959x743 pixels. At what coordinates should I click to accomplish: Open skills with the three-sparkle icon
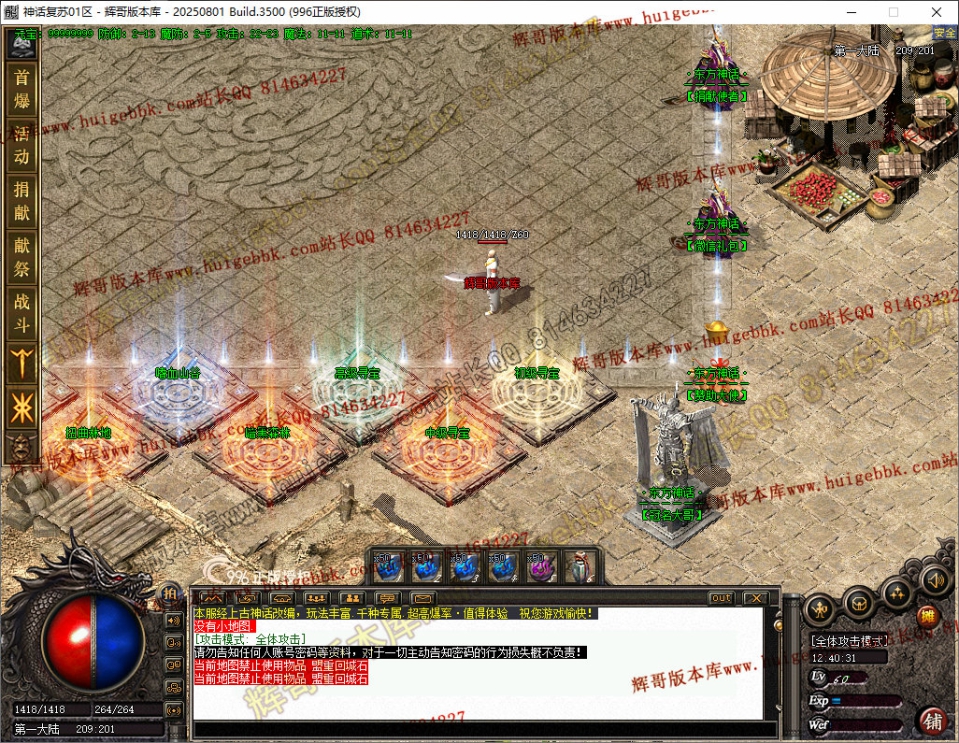point(897,592)
